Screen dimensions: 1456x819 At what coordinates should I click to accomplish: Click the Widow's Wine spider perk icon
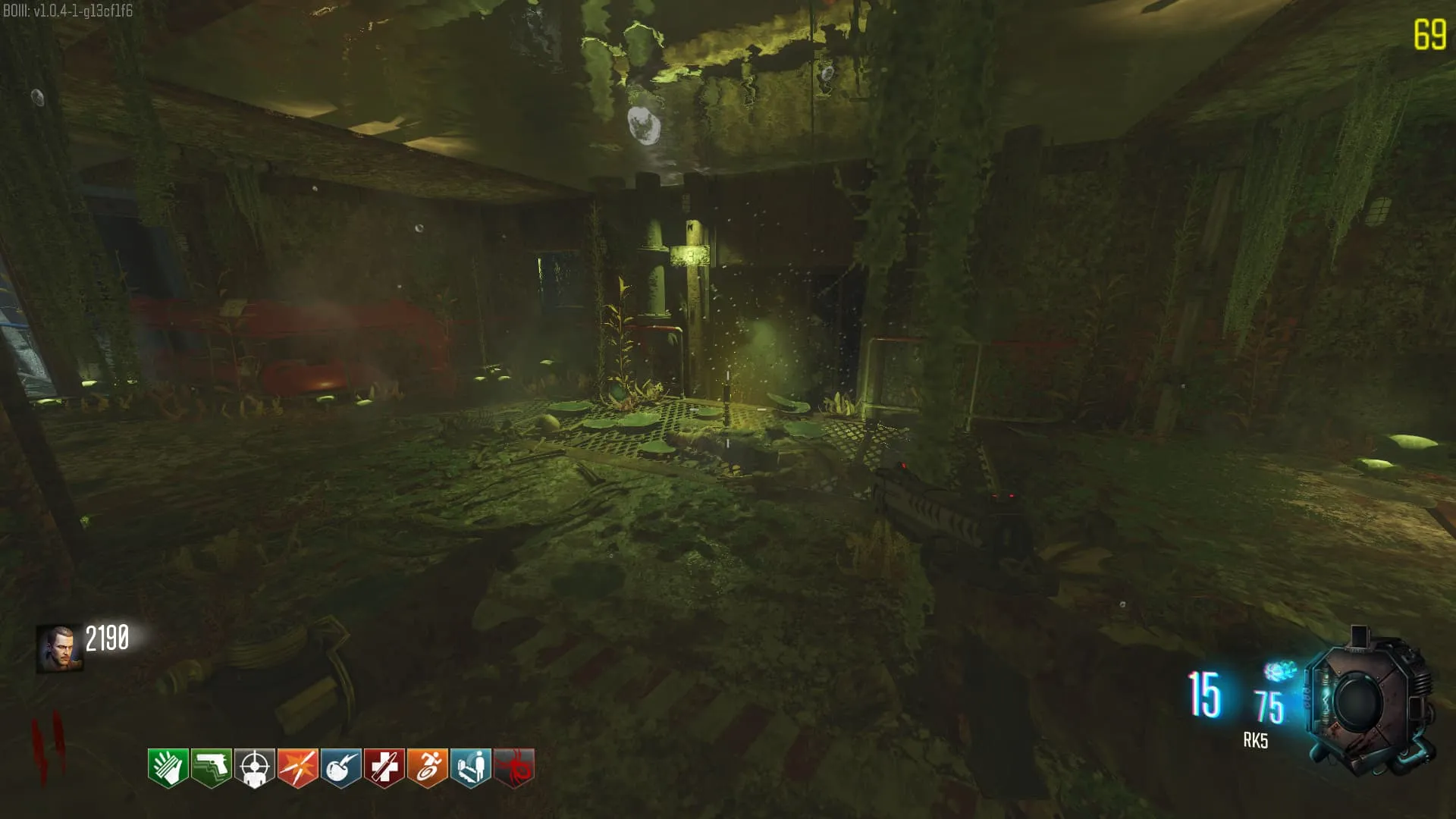(x=513, y=768)
